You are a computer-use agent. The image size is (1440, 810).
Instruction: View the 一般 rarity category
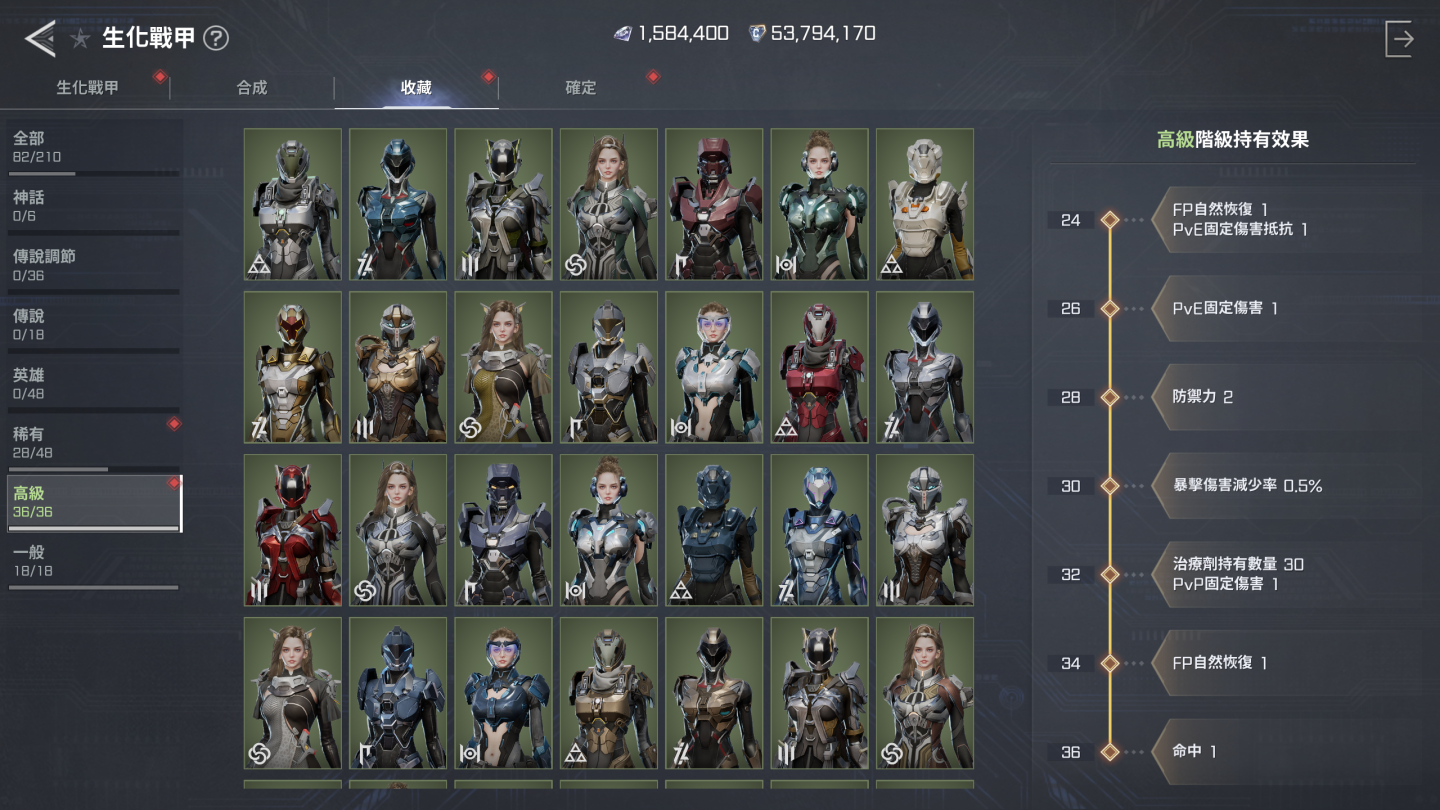pos(93,561)
